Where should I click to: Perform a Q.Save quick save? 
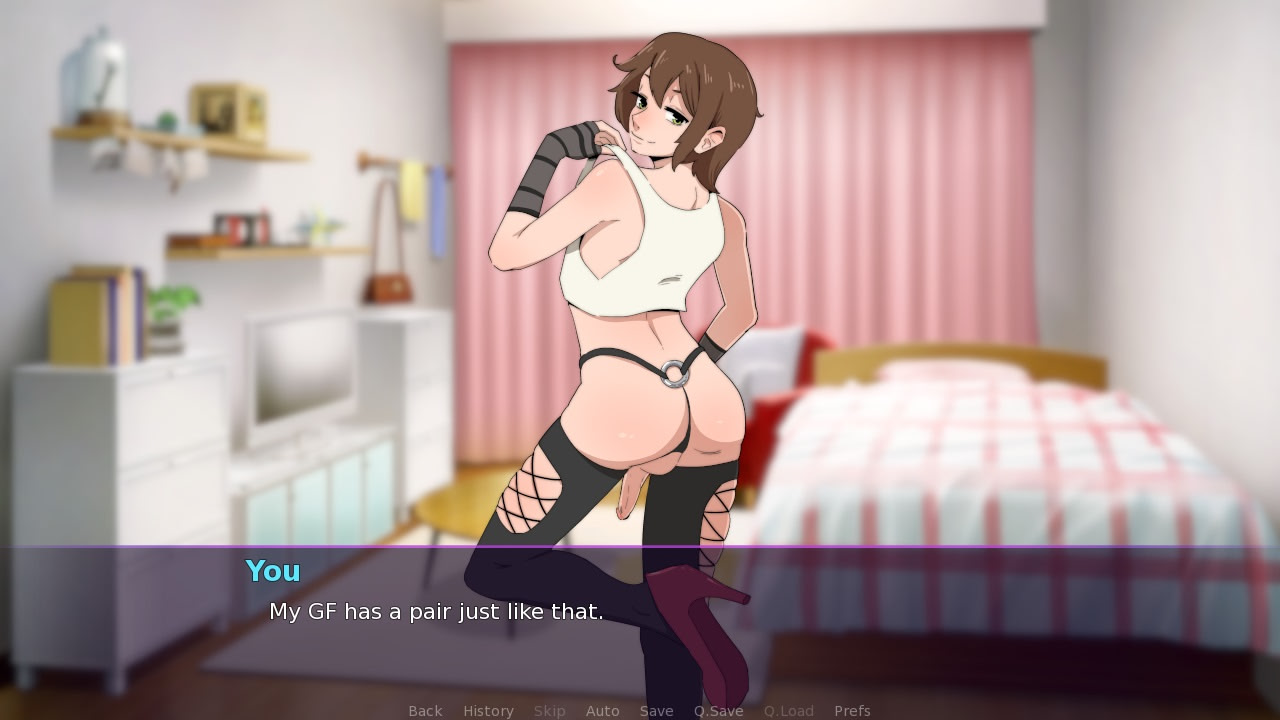click(x=718, y=710)
